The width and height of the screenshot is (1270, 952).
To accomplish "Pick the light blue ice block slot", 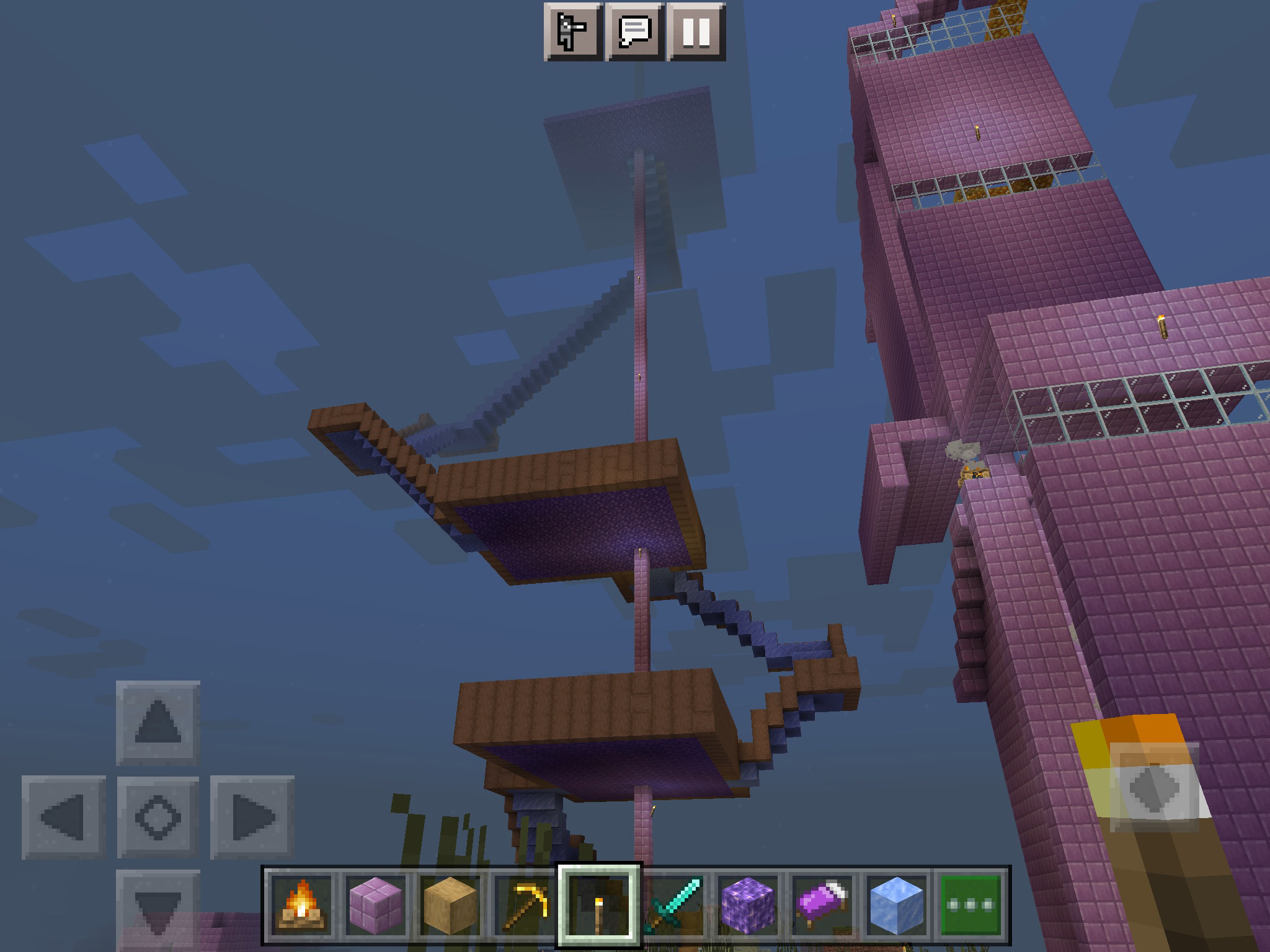I will [897, 904].
